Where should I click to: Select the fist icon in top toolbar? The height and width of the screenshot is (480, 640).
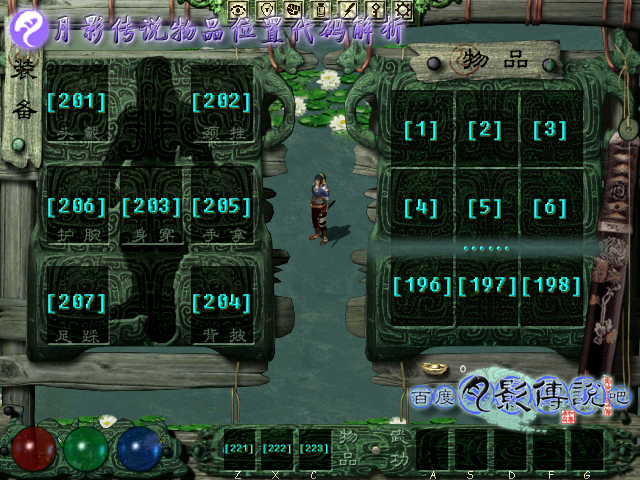click(296, 9)
